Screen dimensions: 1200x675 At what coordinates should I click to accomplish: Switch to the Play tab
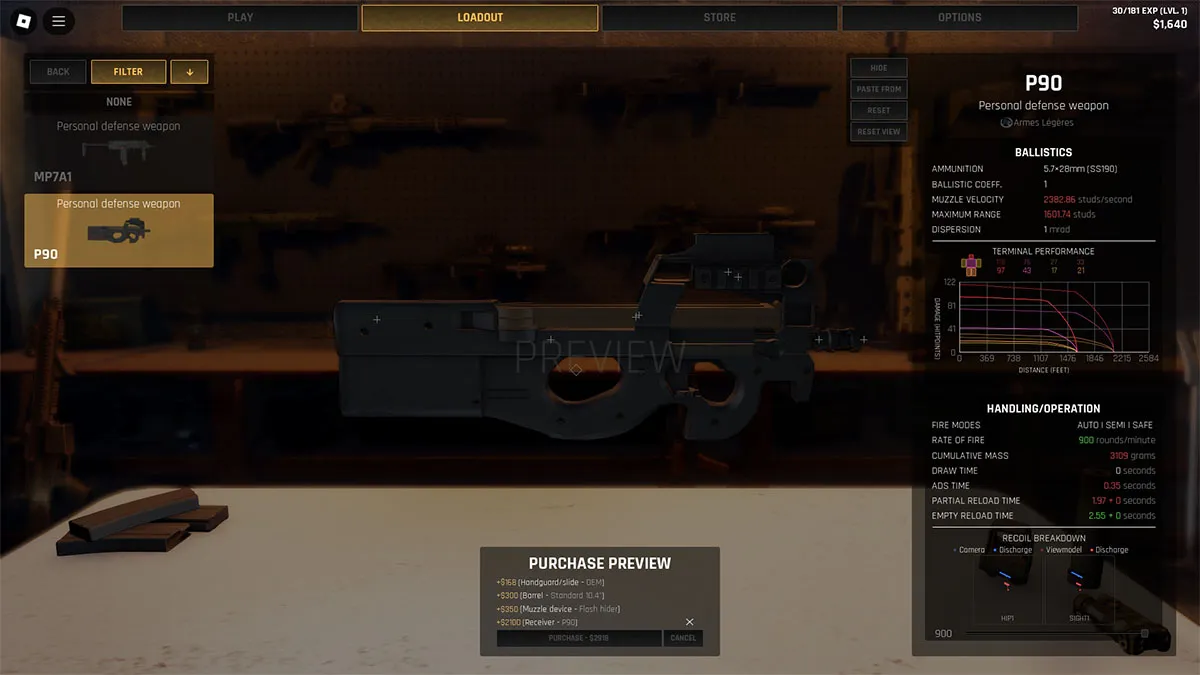click(x=240, y=18)
